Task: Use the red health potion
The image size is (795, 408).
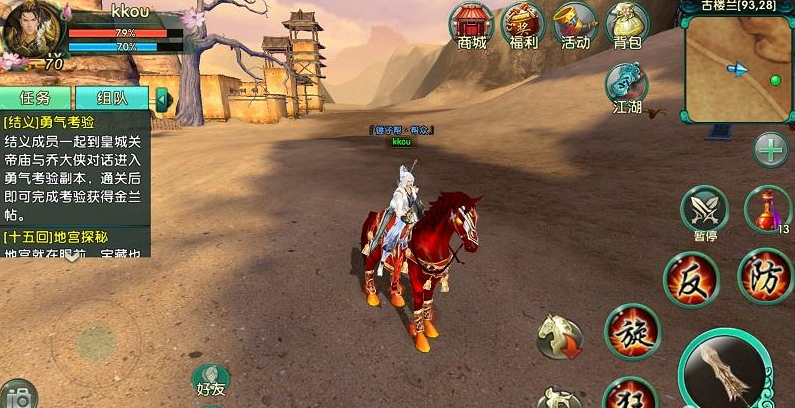Action: tap(768, 210)
